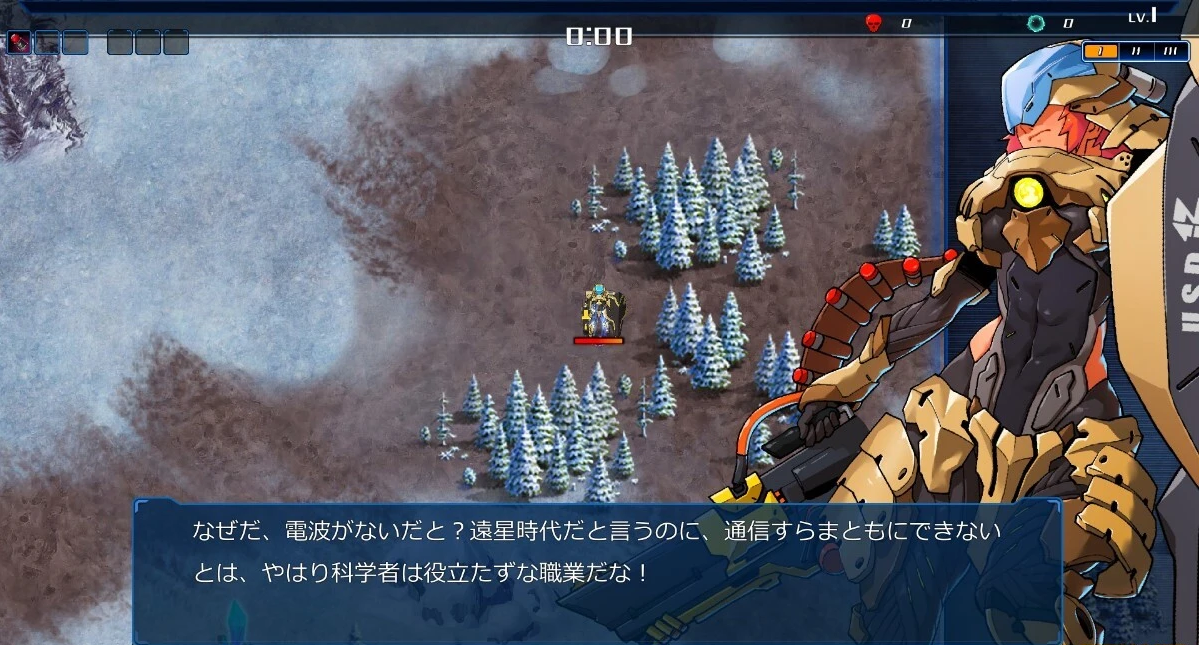Set game speed to III
The height and width of the screenshot is (645, 1199).
pos(1170,51)
